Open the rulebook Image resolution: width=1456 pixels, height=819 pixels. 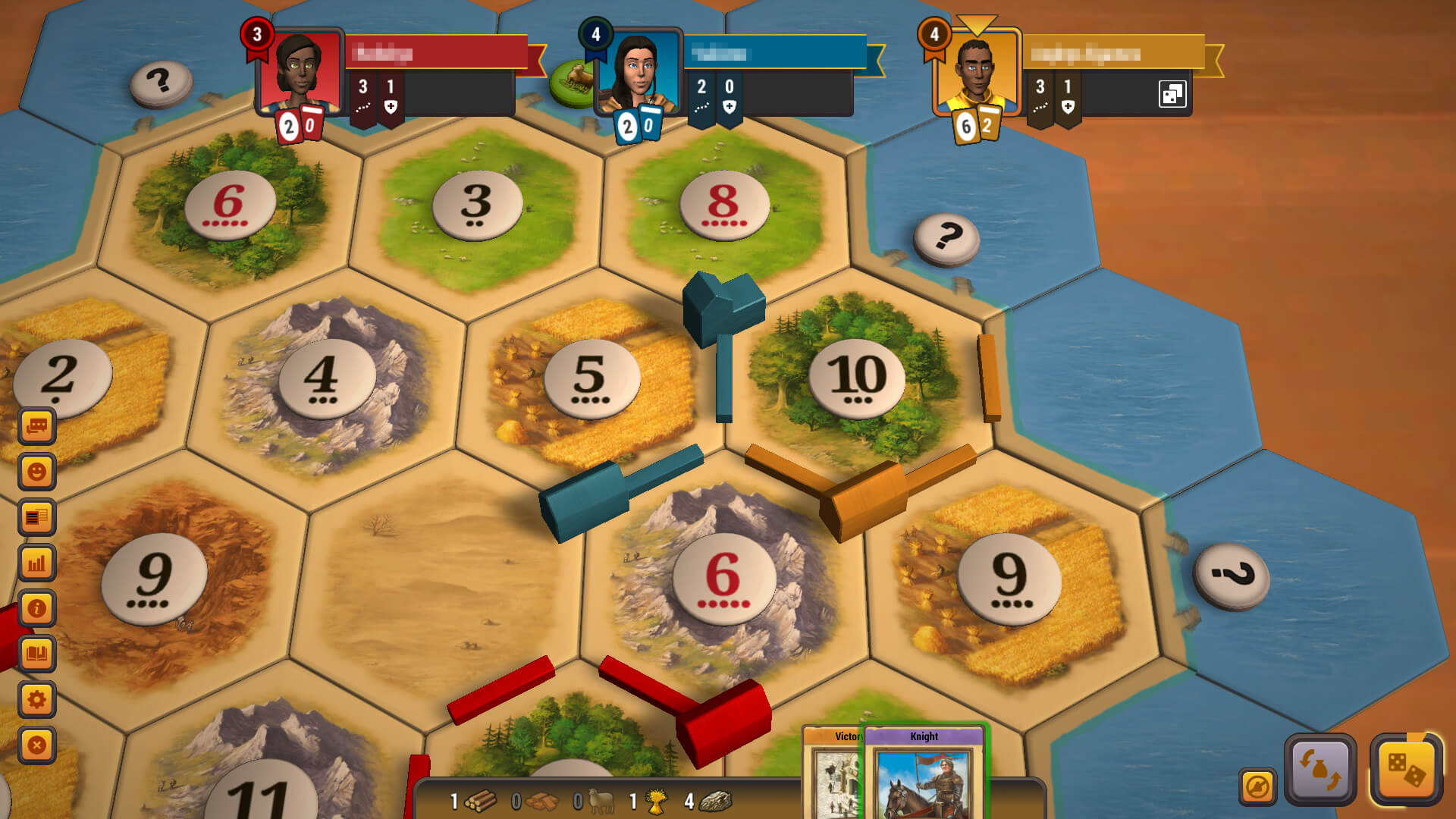click(36, 654)
